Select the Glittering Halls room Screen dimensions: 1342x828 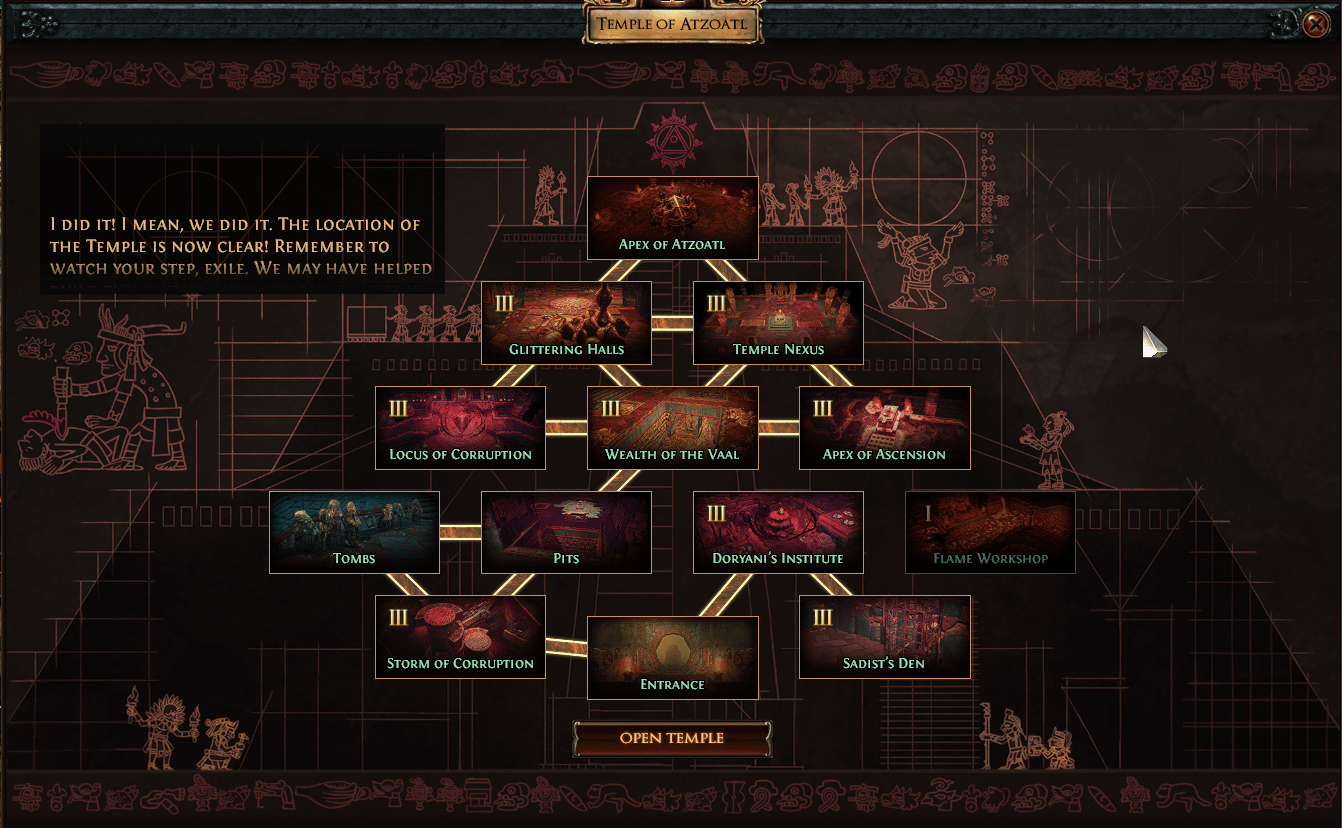[x=565, y=323]
